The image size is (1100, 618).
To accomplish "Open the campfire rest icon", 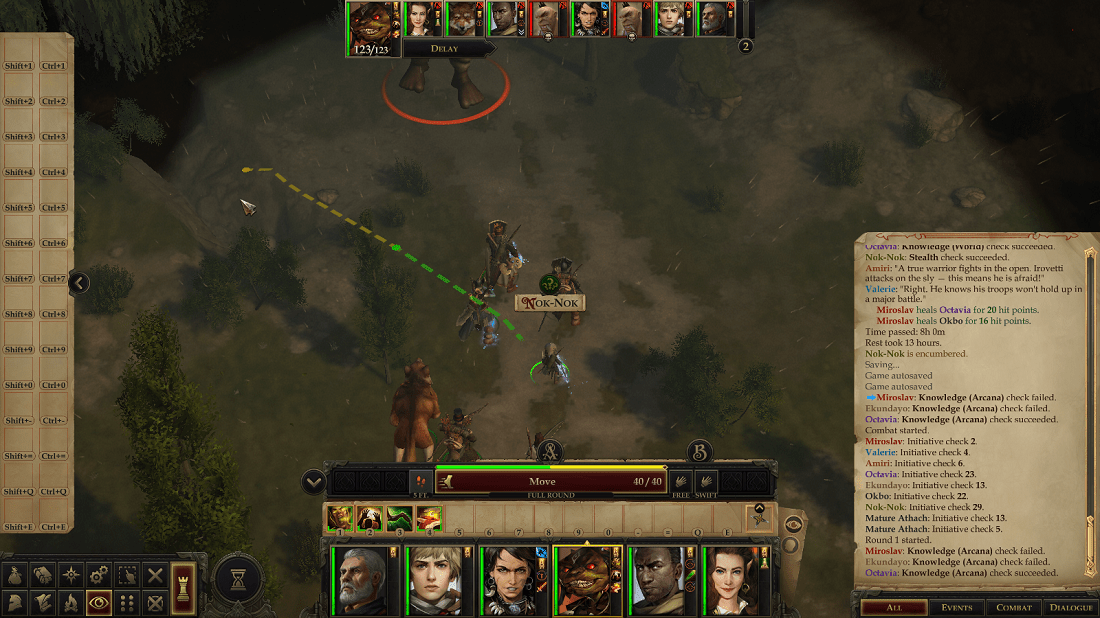I will 71,603.
